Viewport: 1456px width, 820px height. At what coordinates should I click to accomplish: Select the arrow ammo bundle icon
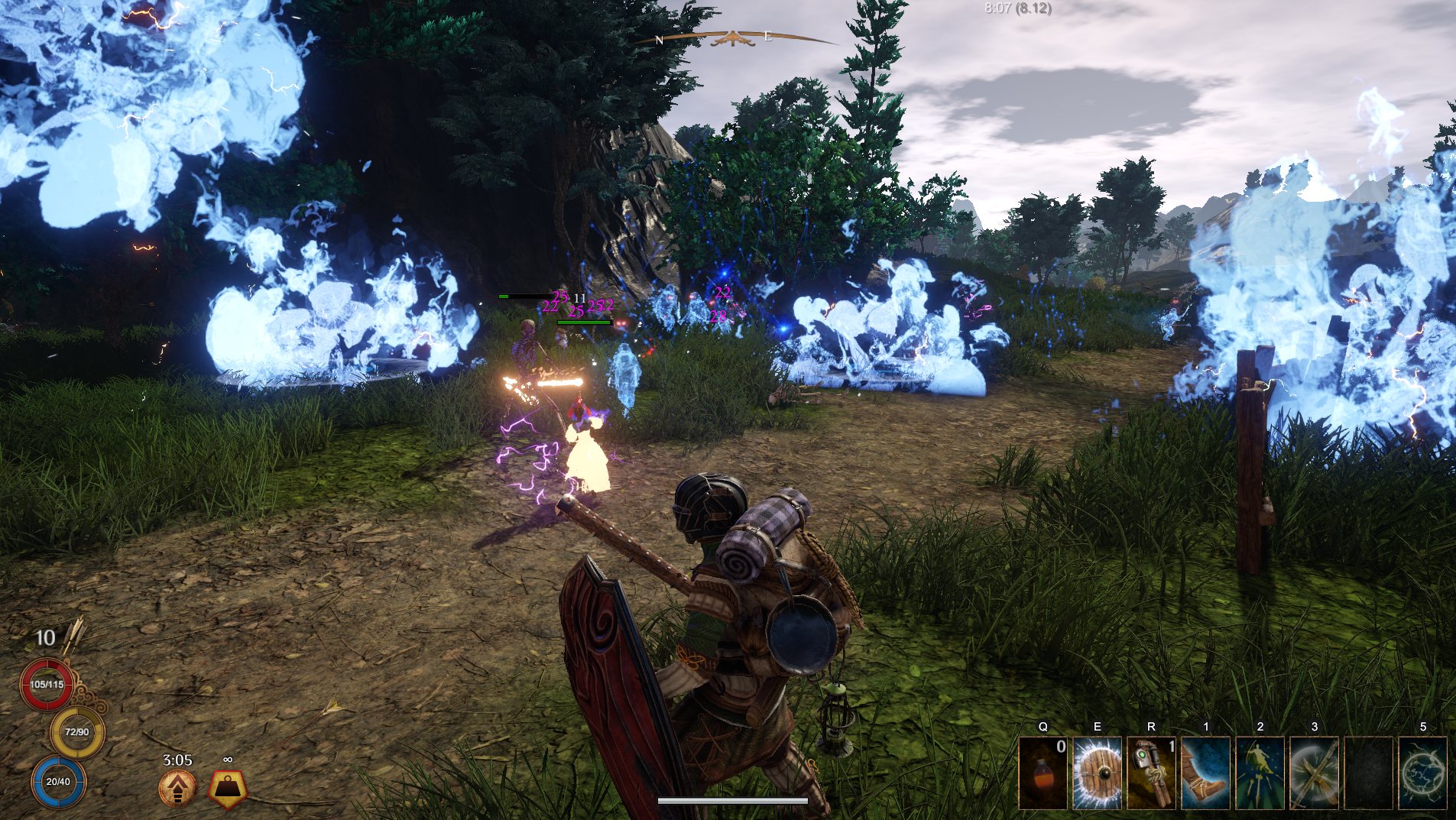75,634
